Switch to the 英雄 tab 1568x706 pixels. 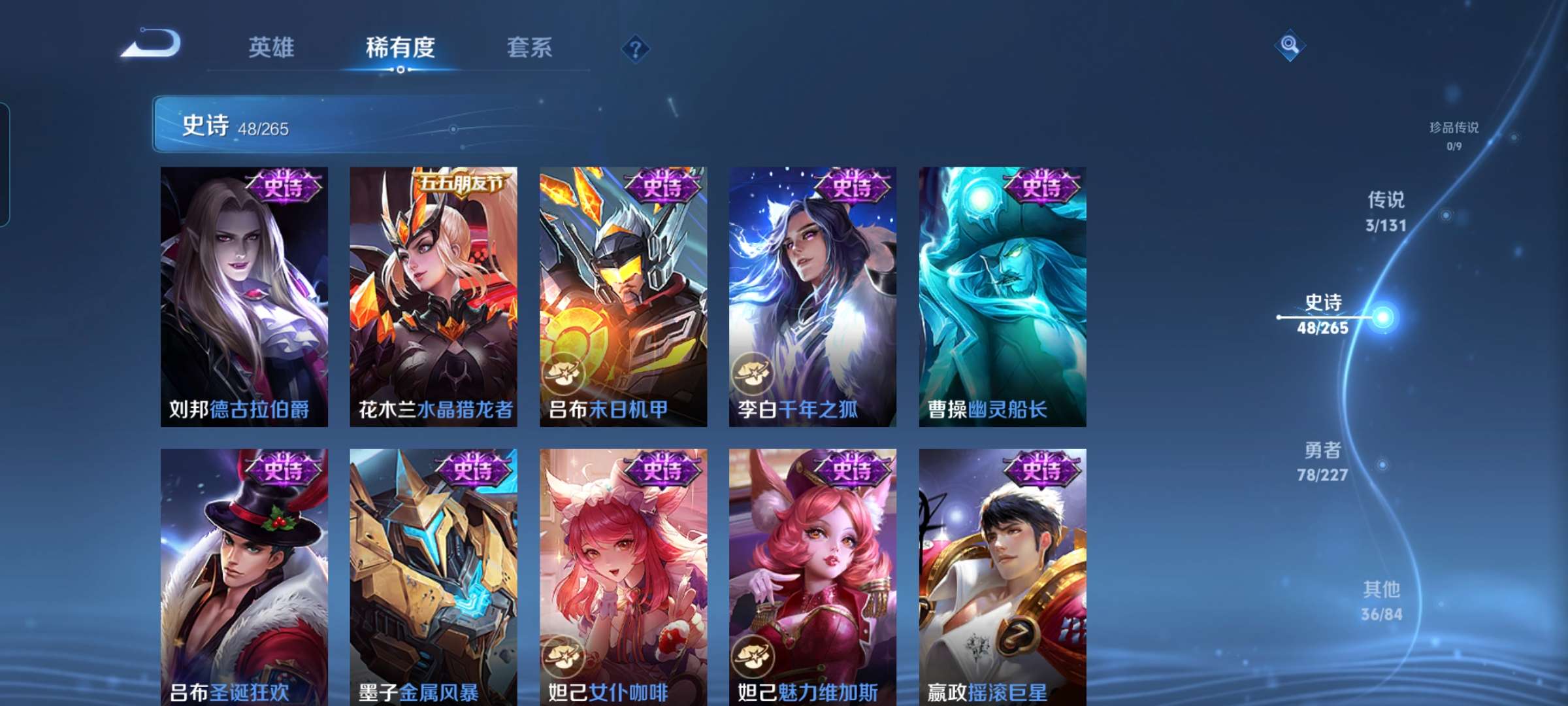pos(272,47)
